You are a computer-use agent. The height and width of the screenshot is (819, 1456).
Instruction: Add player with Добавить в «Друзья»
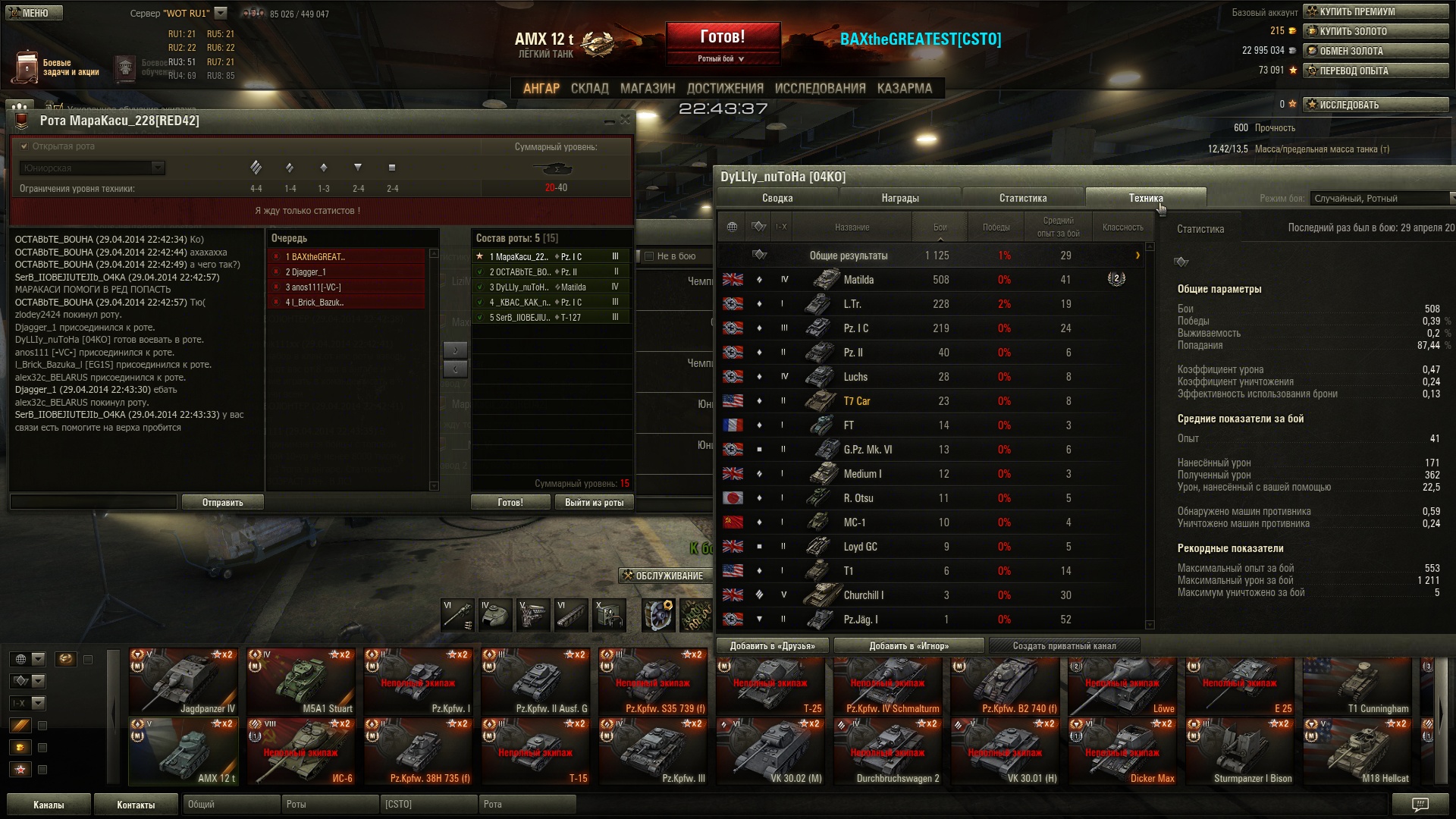772,645
